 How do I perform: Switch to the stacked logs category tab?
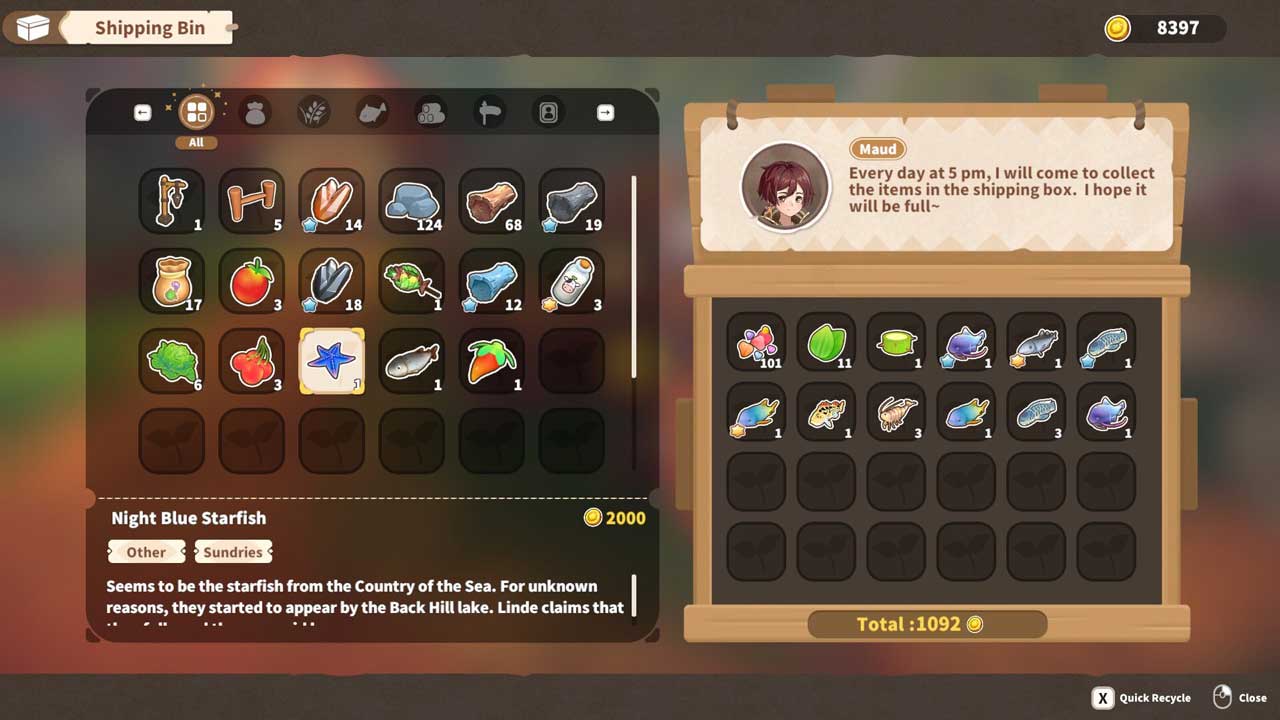(x=431, y=112)
